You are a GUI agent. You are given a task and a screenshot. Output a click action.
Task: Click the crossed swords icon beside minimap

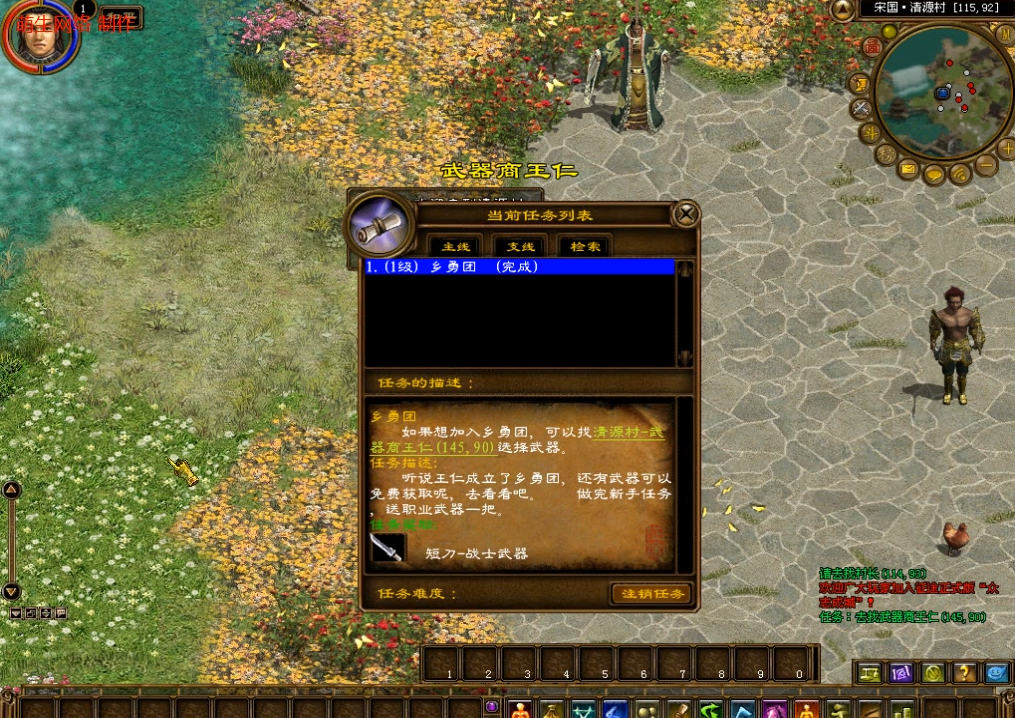coord(861,108)
